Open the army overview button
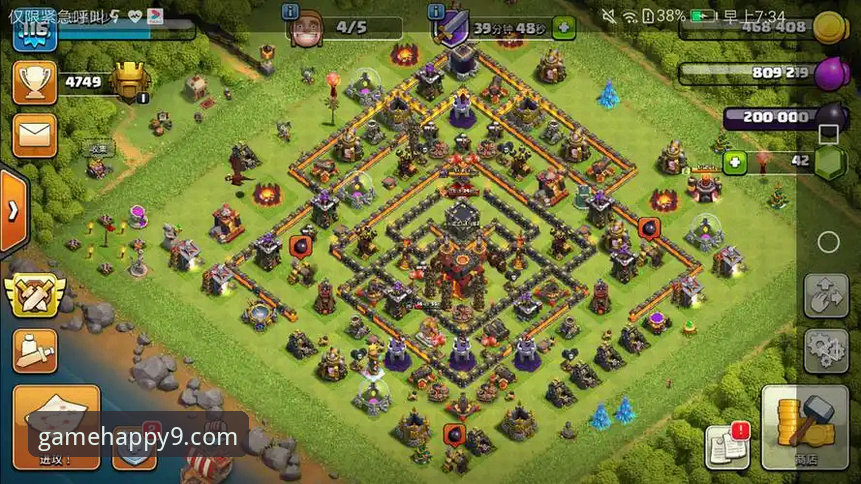Screen dimensions: 861x484 pyautogui.click(x=35, y=350)
